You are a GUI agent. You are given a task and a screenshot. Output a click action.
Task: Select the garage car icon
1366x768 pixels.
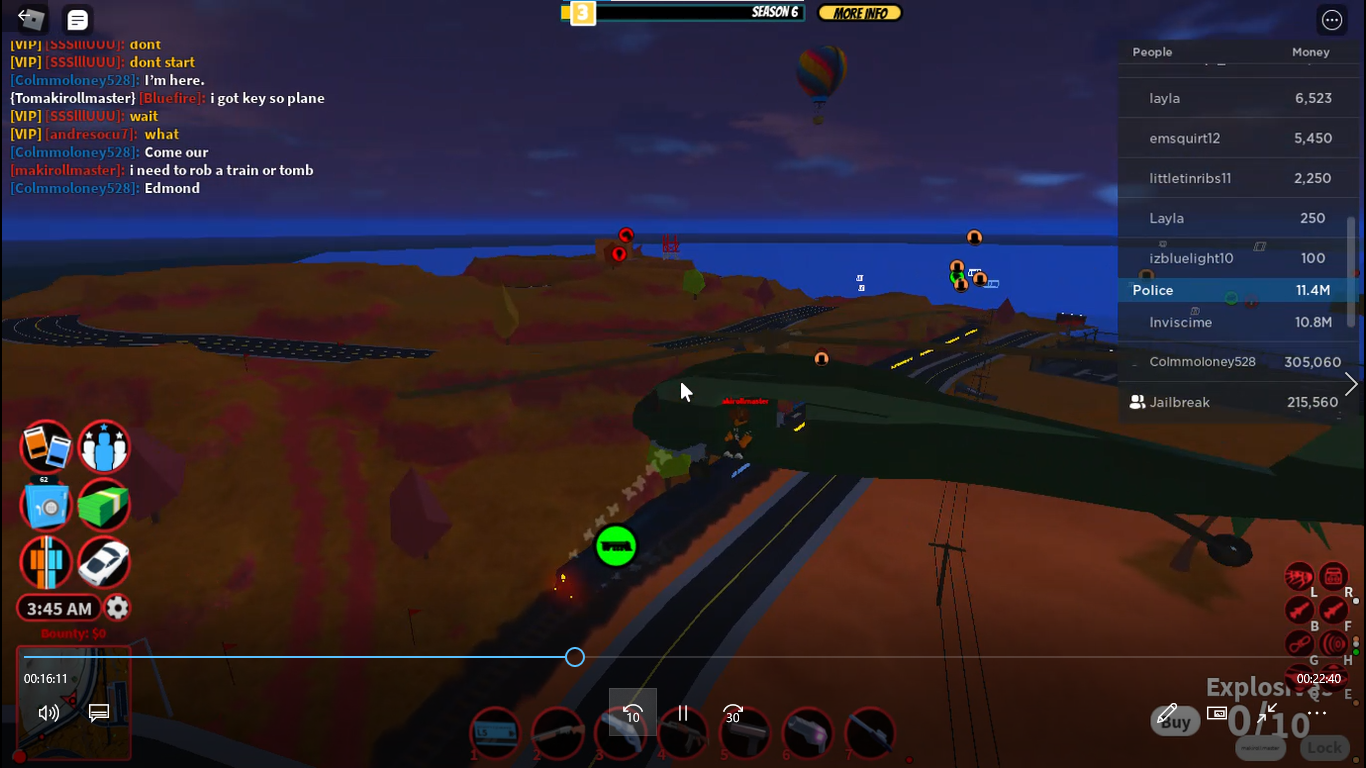pos(104,562)
